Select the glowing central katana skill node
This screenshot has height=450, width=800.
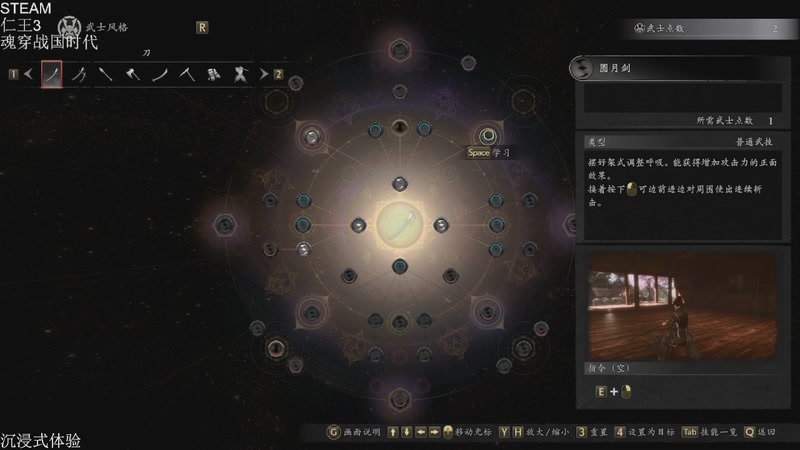[x=400, y=223]
